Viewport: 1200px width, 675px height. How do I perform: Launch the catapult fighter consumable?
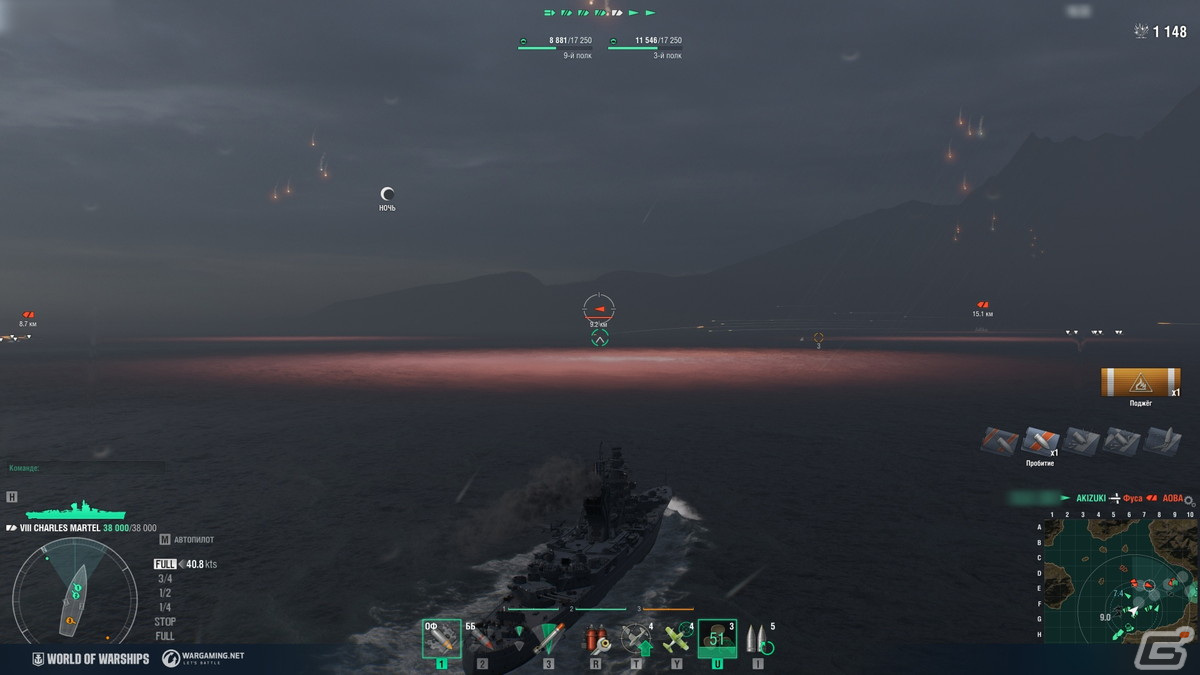(x=637, y=639)
